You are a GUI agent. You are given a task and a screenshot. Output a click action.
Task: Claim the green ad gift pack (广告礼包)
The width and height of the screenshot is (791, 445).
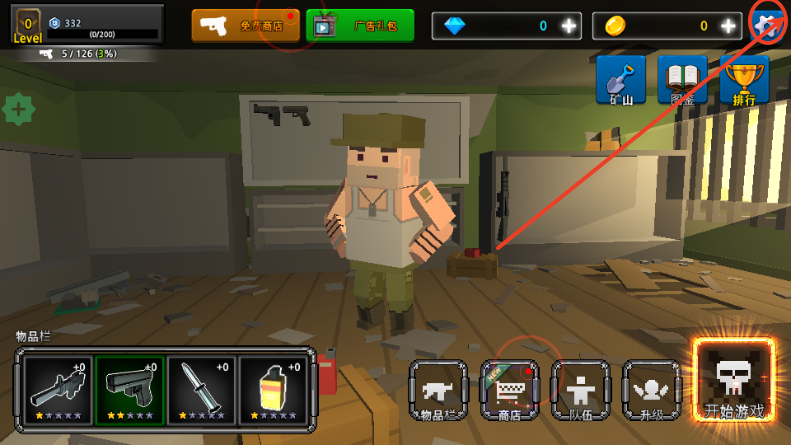359,26
